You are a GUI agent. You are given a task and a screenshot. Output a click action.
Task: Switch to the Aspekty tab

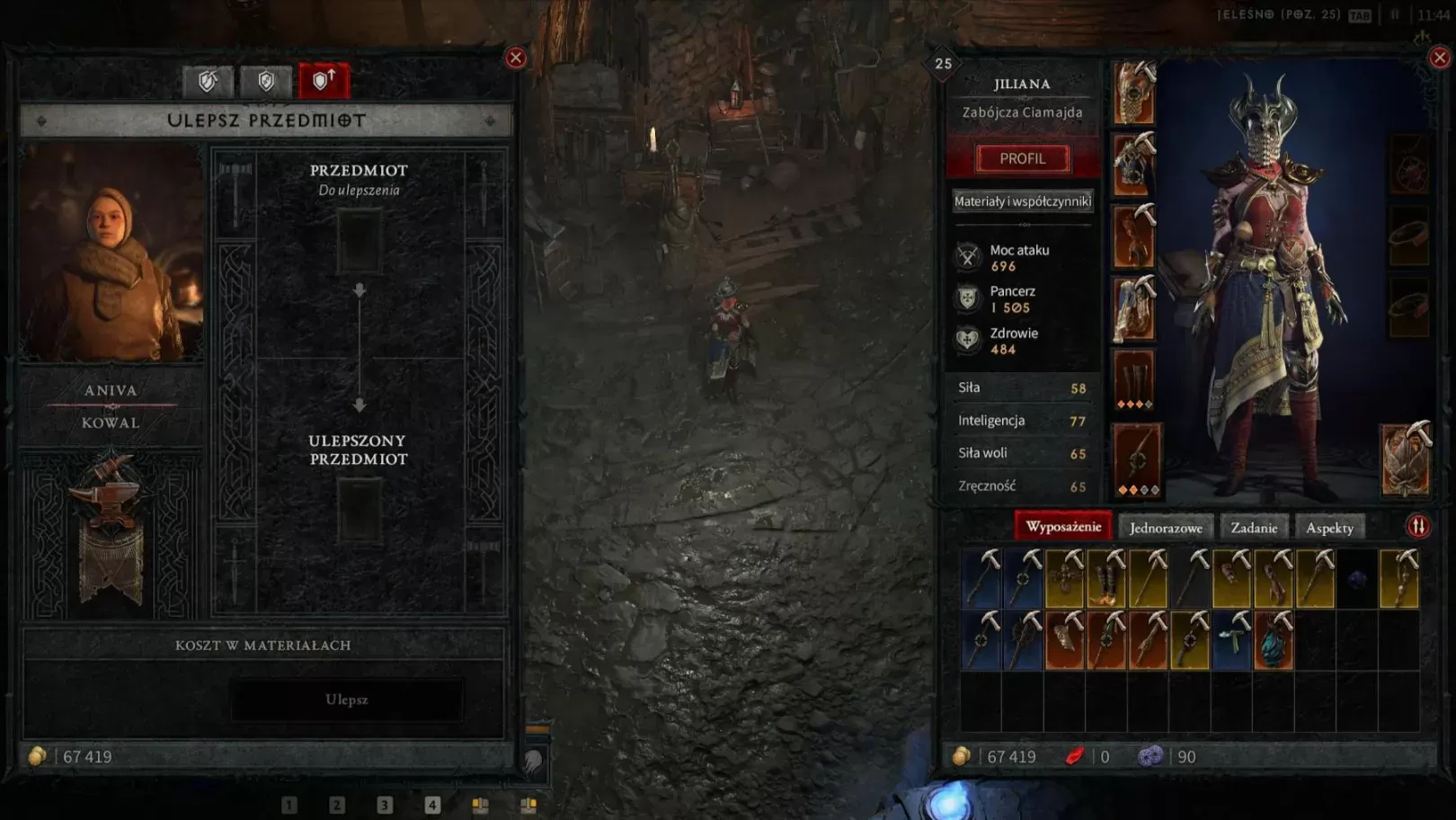[1329, 528]
